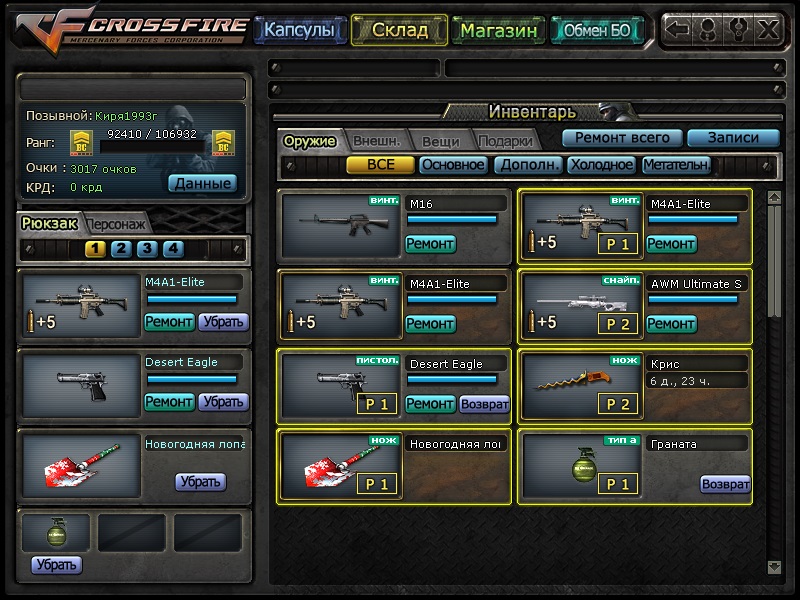Select backpack number 2
Screen dimensions: 800x600
[x=120, y=249]
